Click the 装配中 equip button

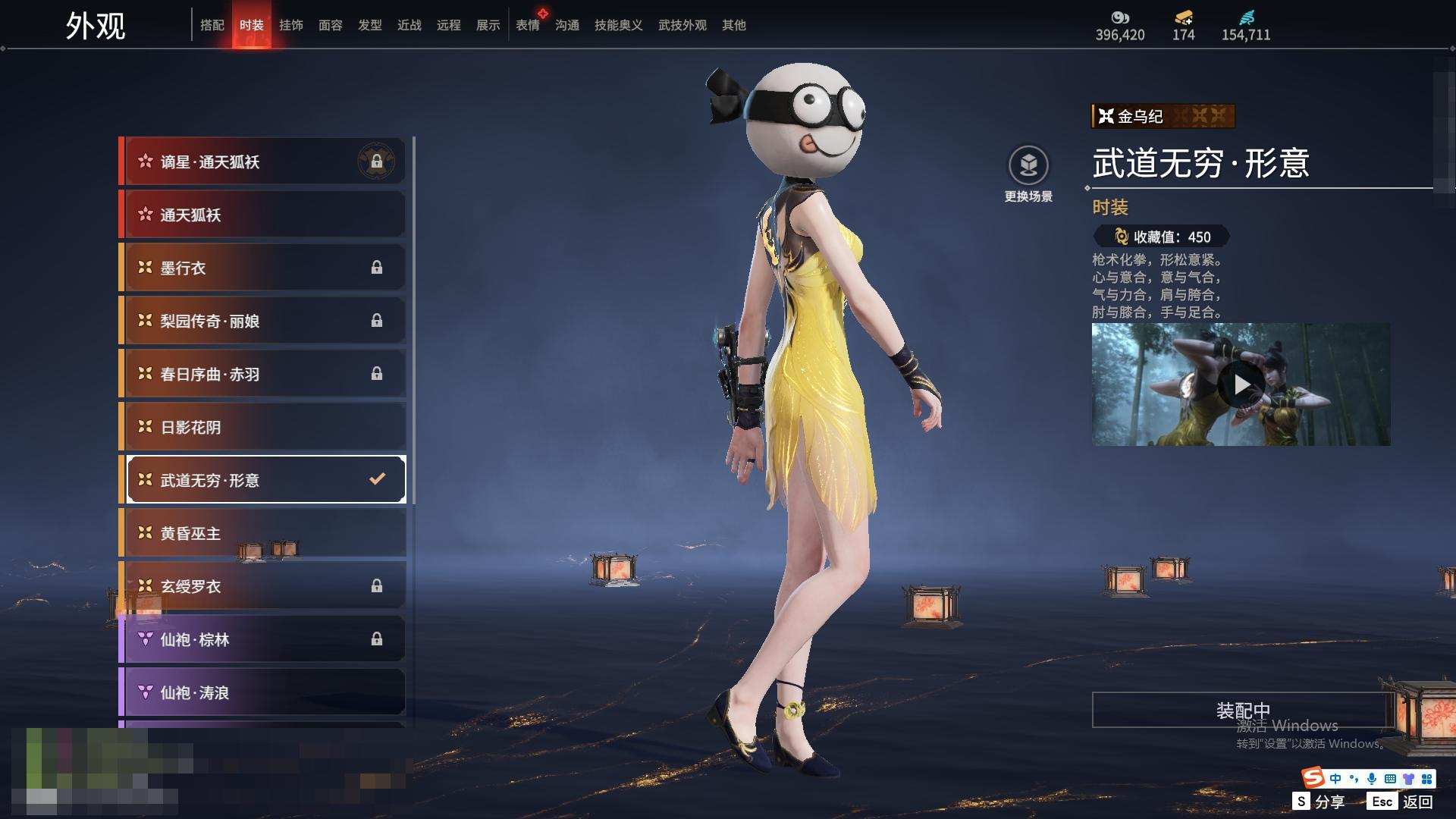(x=1242, y=710)
